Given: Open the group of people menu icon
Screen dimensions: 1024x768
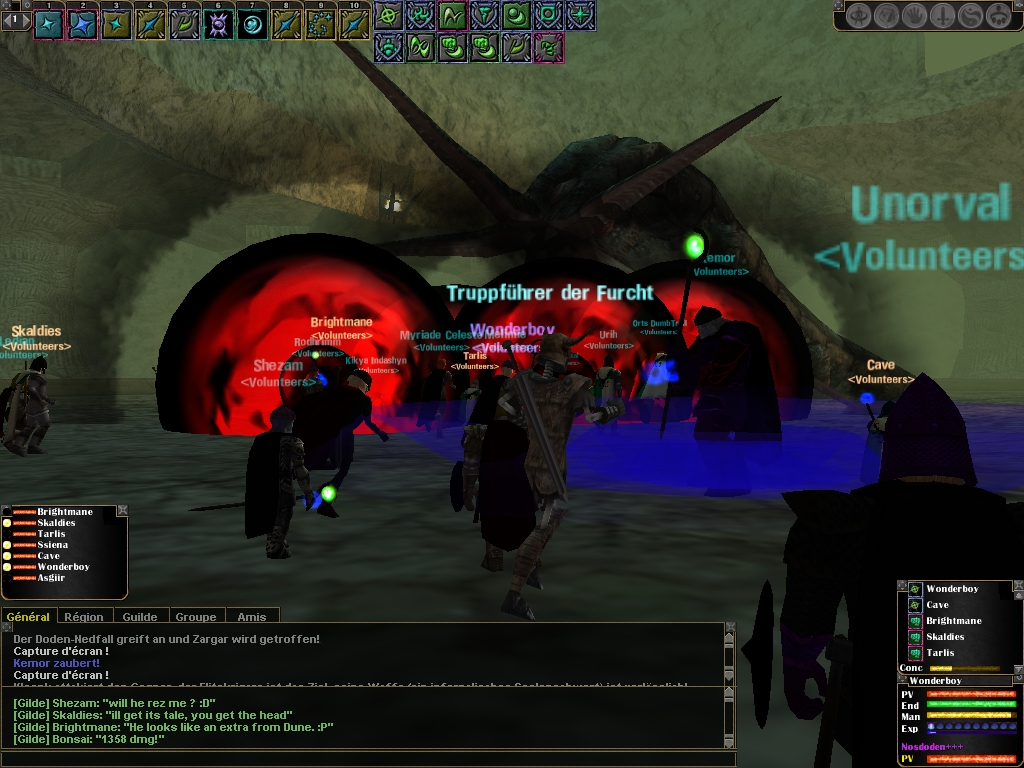Looking at the screenshot, I should click(998, 16).
